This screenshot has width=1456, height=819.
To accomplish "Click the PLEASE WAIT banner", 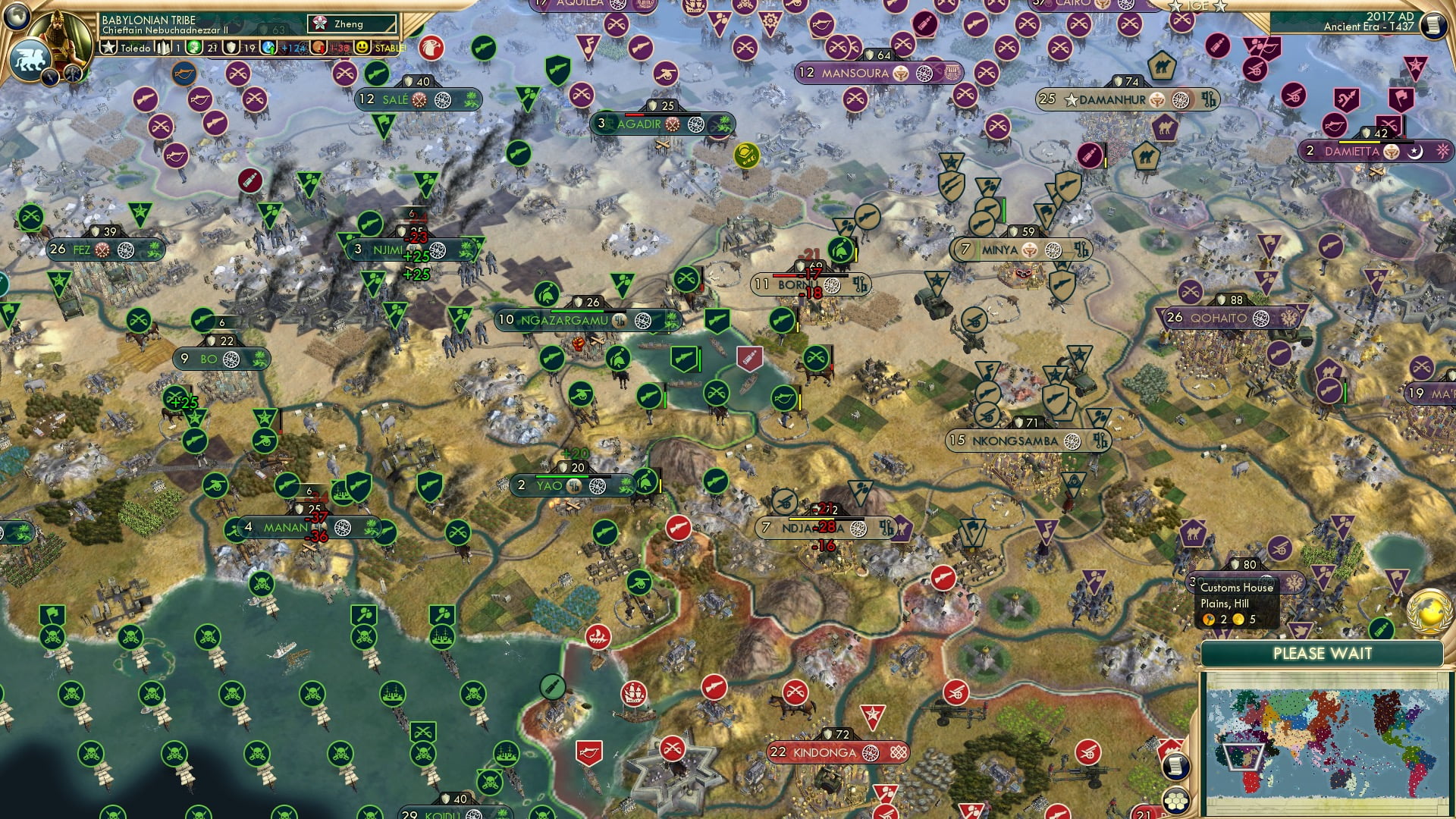I will (1323, 653).
